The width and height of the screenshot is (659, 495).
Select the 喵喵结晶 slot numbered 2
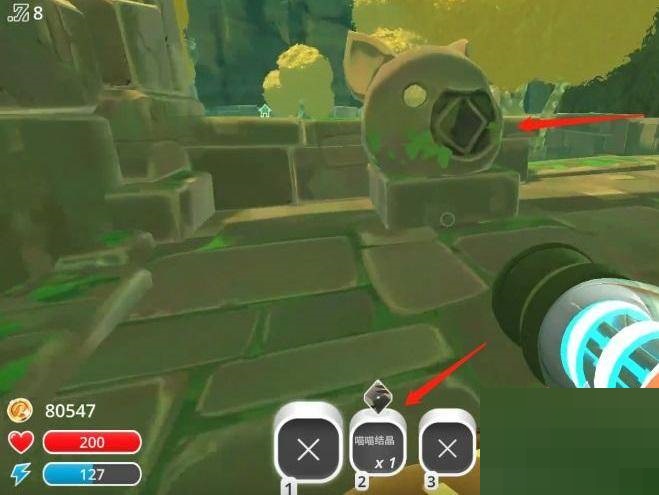point(378,449)
